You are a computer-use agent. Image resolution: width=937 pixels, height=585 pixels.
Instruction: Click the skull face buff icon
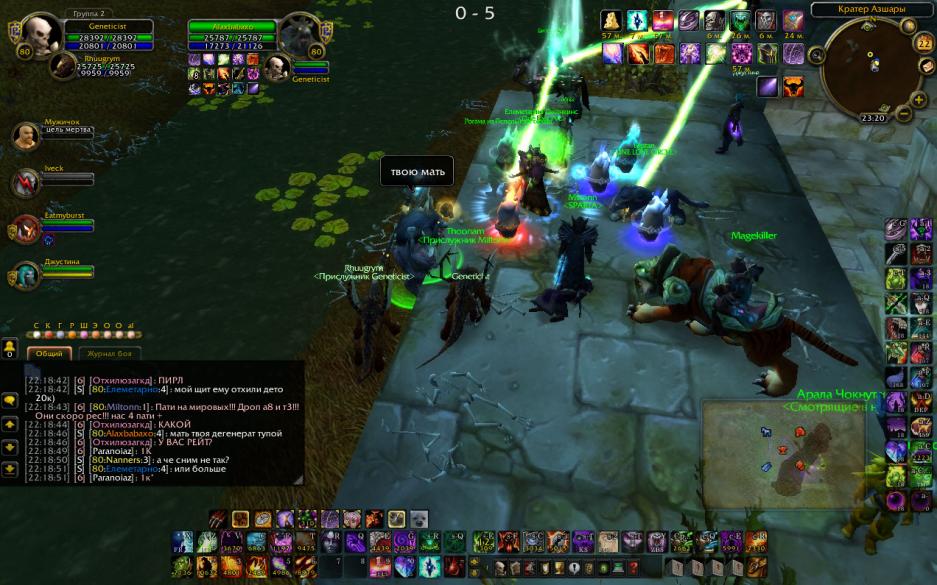tap(713, 21)
